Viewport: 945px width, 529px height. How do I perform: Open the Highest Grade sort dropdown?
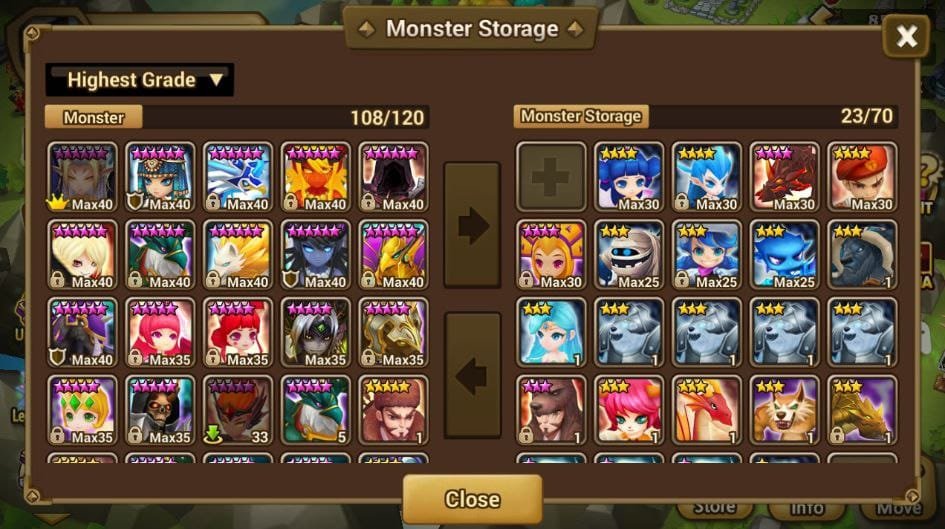click(x=140, y=80)
